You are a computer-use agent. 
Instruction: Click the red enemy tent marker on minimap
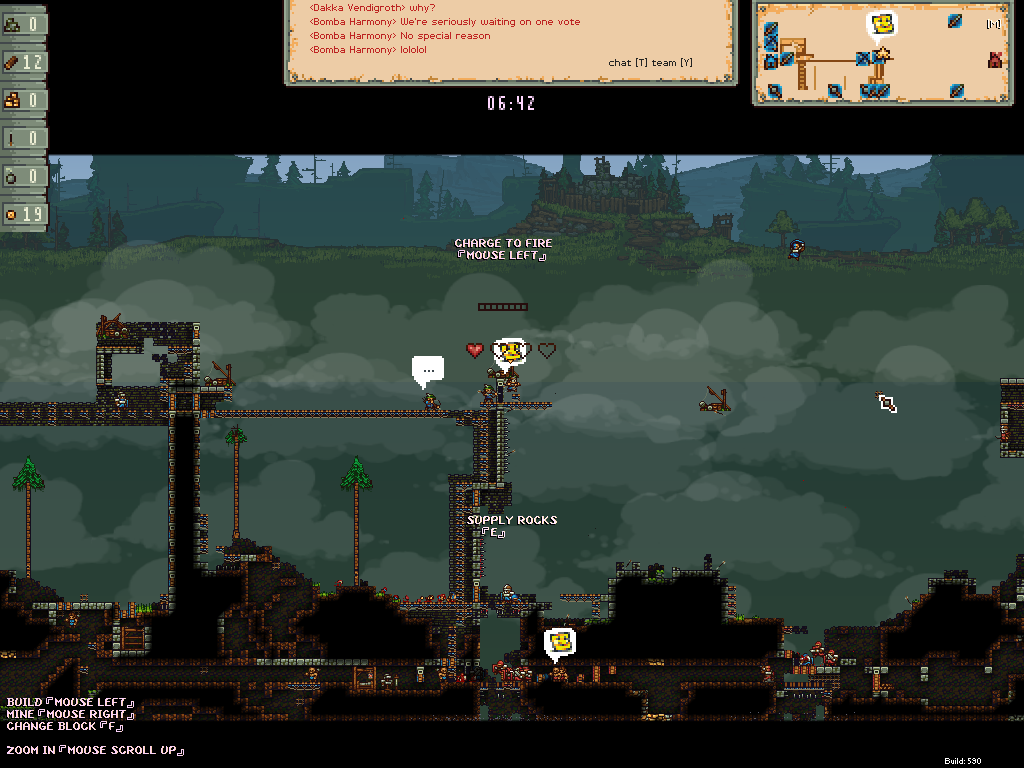[995, 60]
